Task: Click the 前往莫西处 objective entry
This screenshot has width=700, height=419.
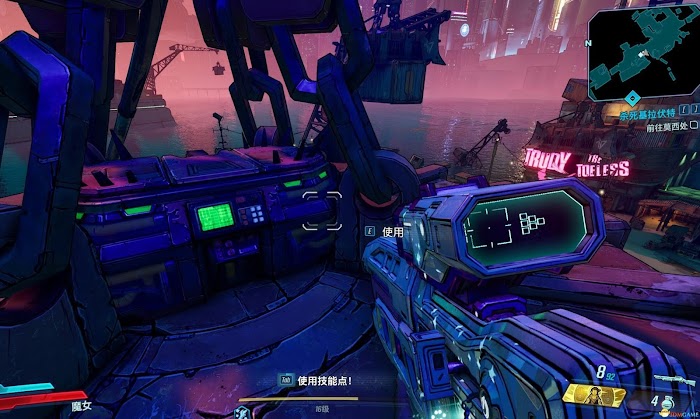Action: pyautogui.click(x=666, y=127)
